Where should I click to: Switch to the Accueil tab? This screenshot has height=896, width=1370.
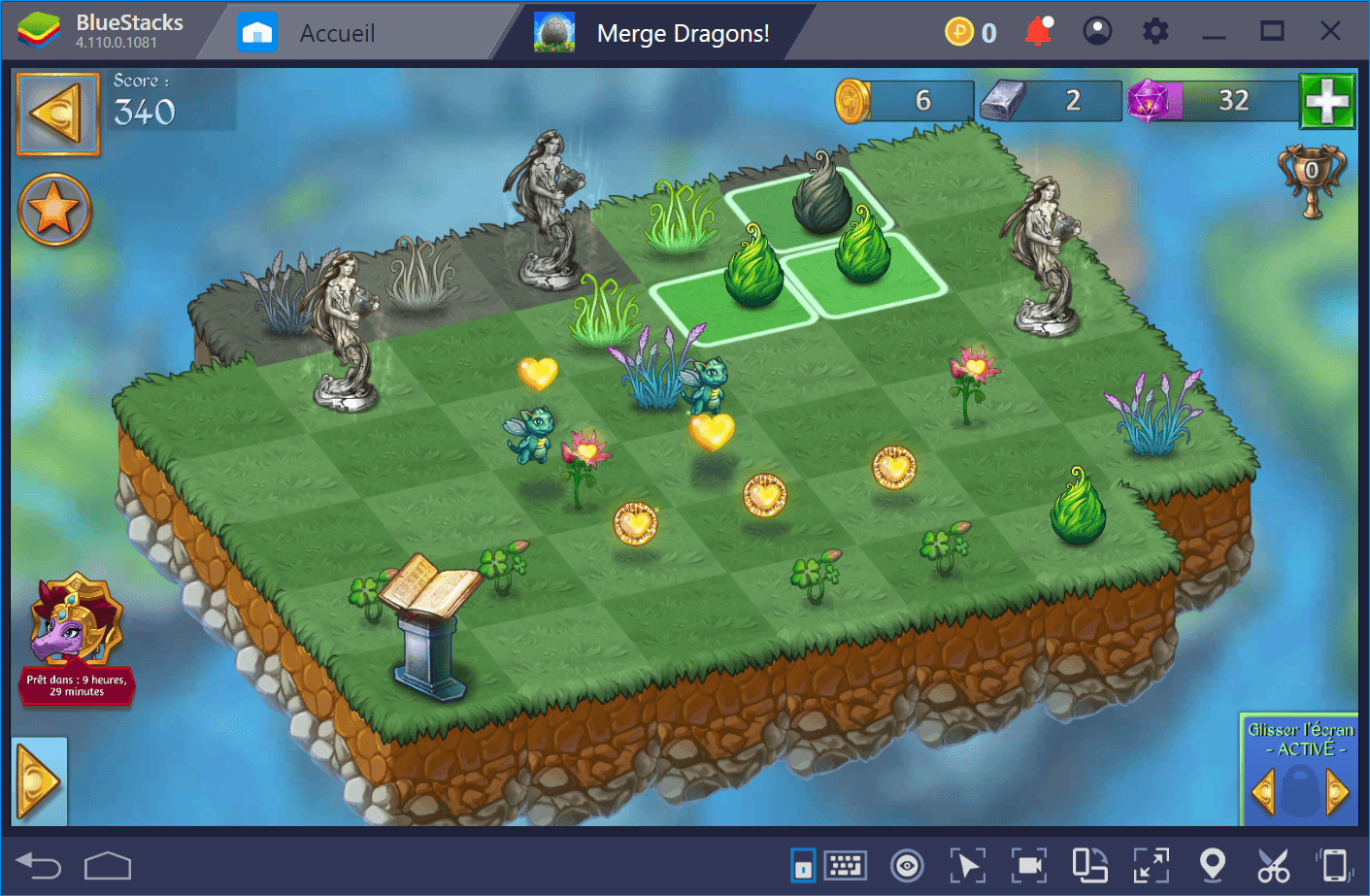click(x=337, y=30)
